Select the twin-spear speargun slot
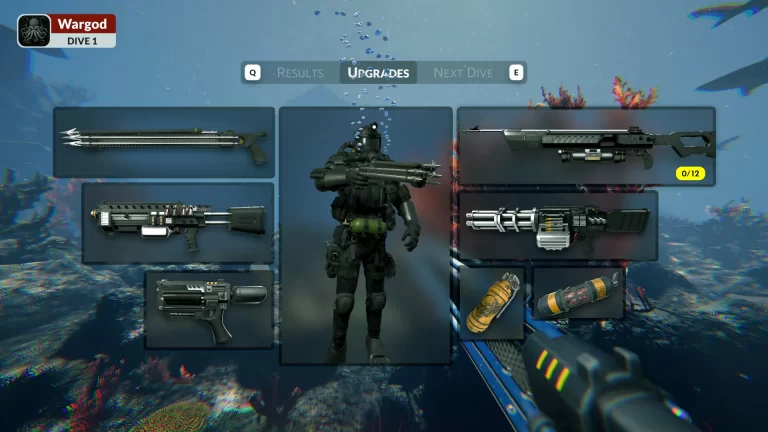Screen dimensions: 768x432 164,142
